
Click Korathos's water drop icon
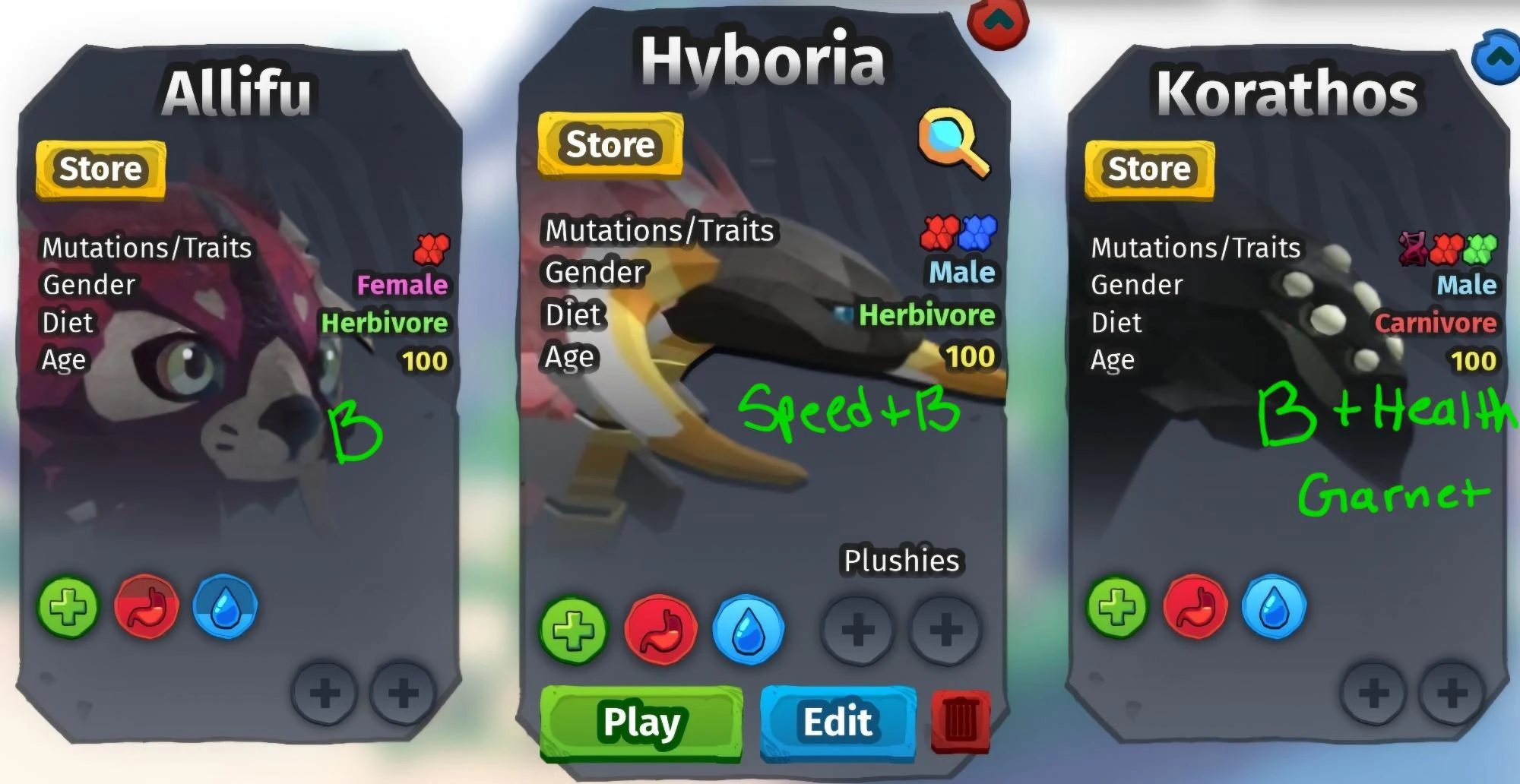(x=1274, y=605)
